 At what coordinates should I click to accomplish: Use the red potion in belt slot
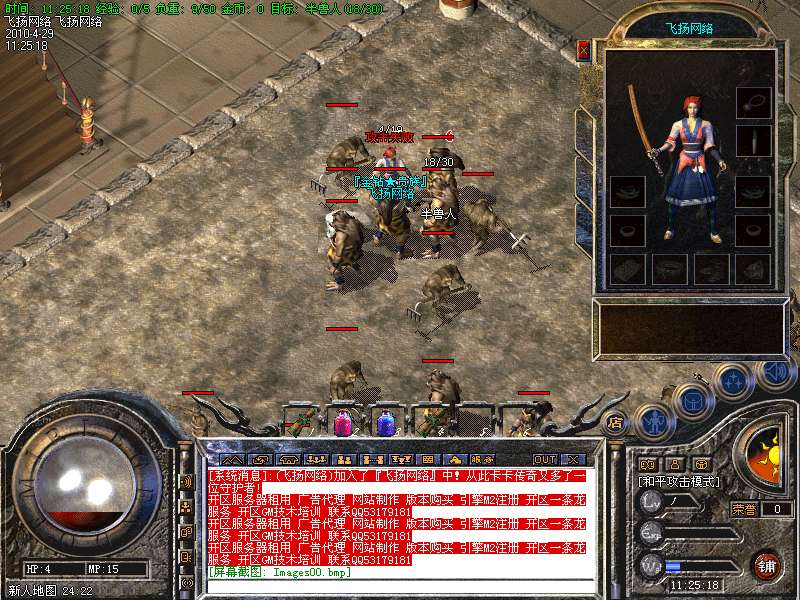(x=343, y=421)
